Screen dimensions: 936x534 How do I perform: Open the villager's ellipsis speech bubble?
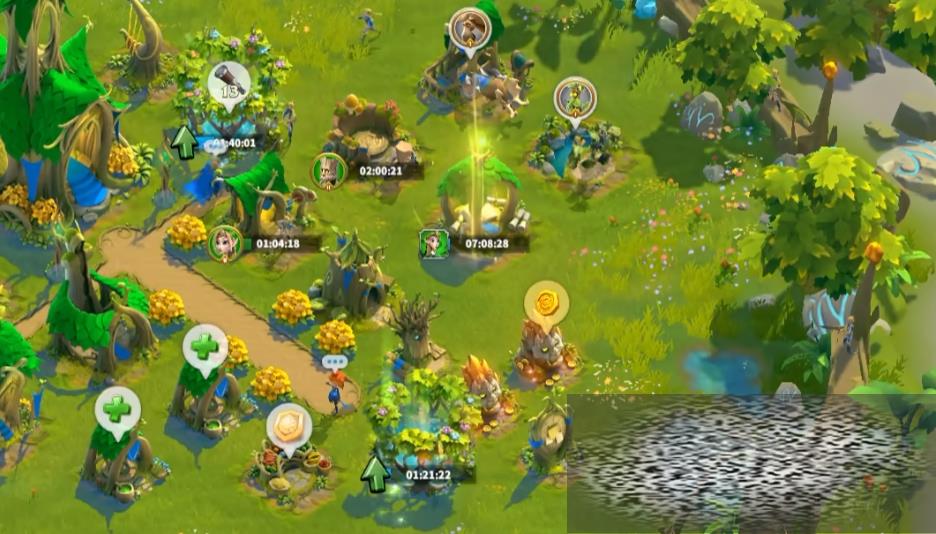point(334,361)
